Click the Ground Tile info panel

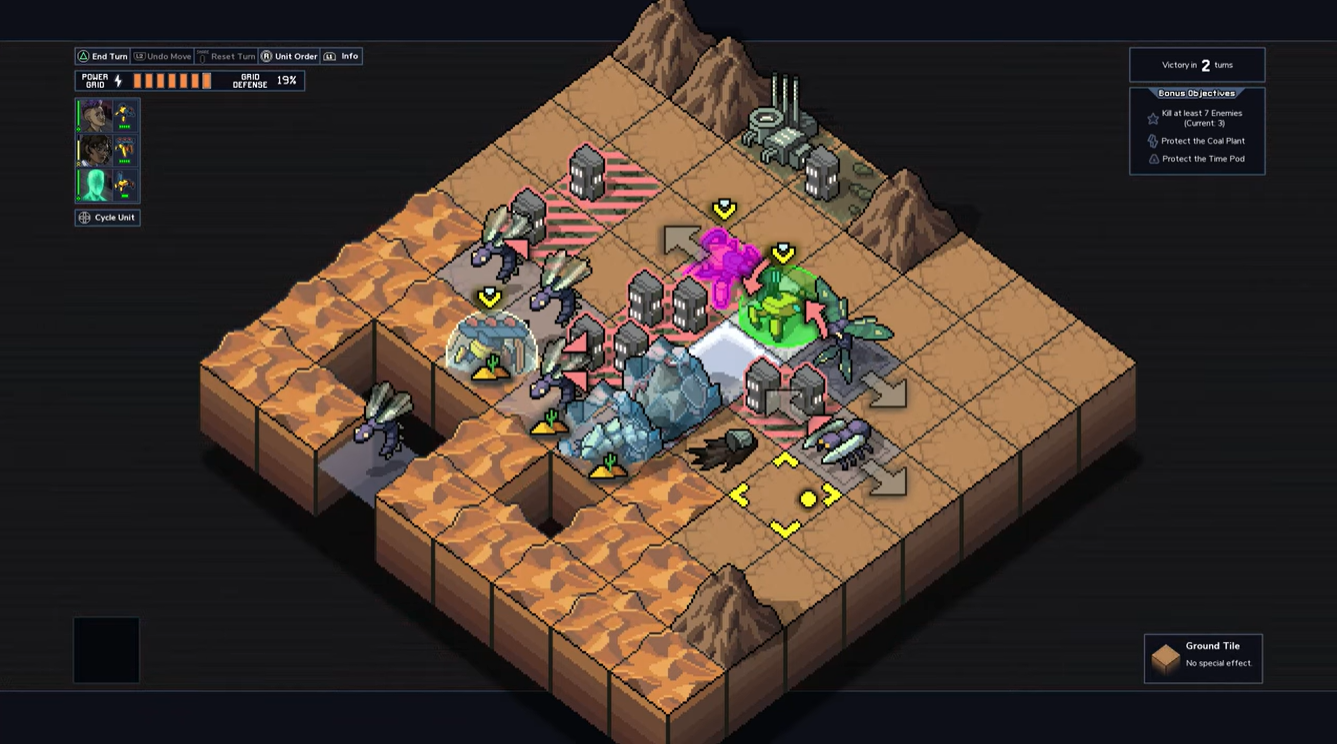click(1203, 658)
